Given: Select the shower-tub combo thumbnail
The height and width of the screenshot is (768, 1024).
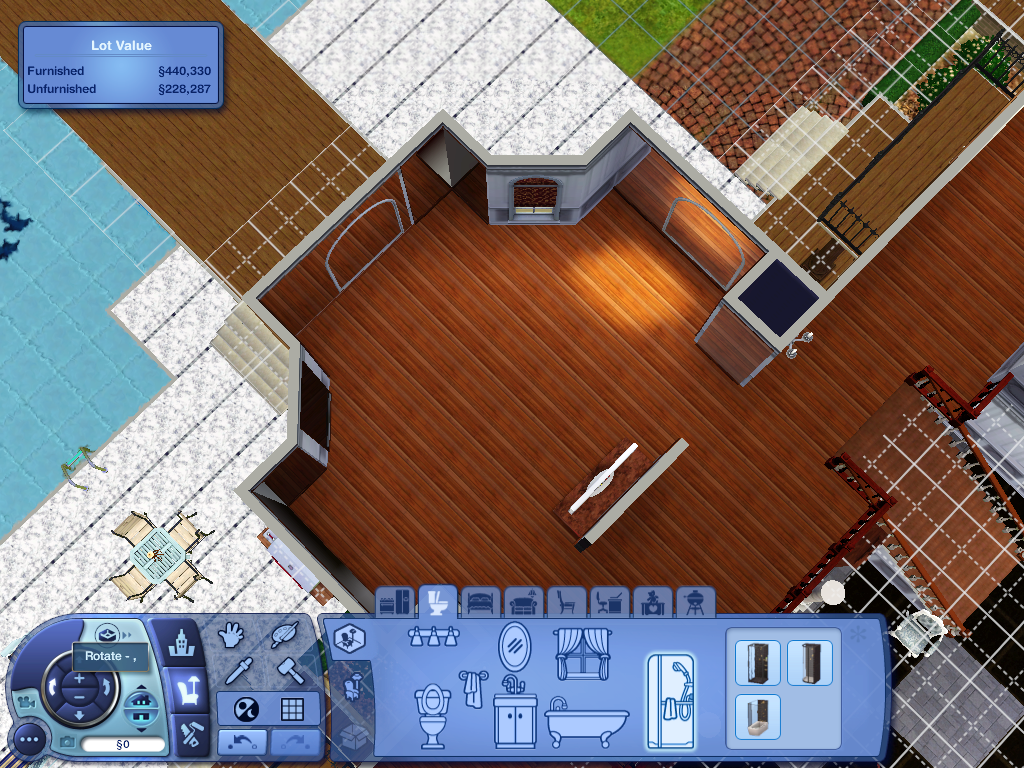Looking at the screenshot, I should (x=756, y=716).
